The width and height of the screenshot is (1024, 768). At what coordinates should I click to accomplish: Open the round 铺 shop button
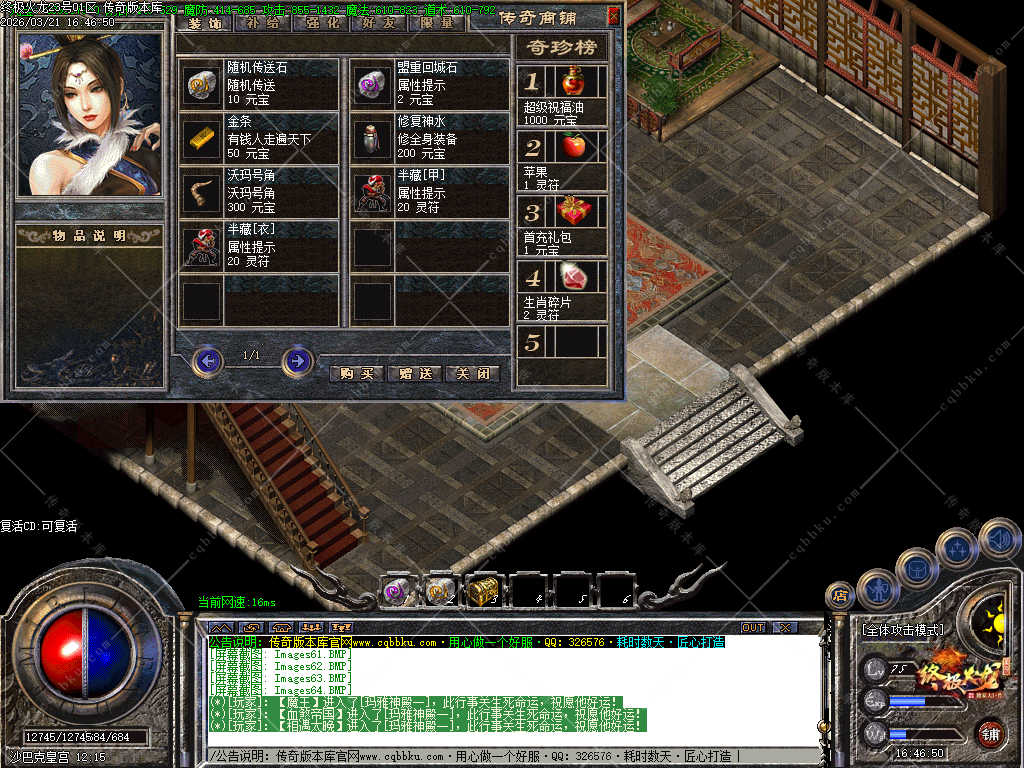[990, 734]
